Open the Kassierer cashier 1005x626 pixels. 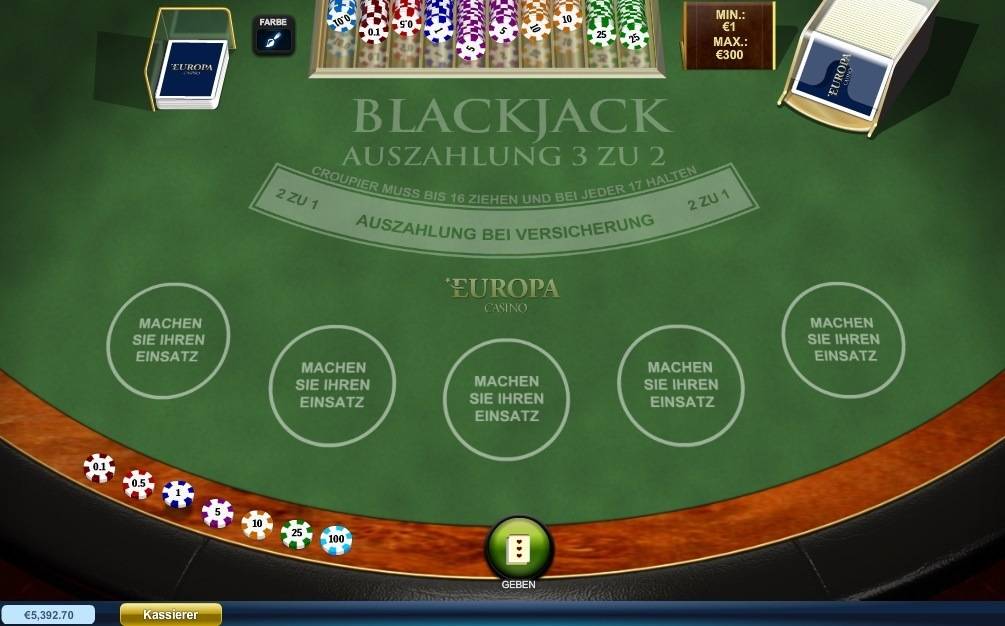170,615
